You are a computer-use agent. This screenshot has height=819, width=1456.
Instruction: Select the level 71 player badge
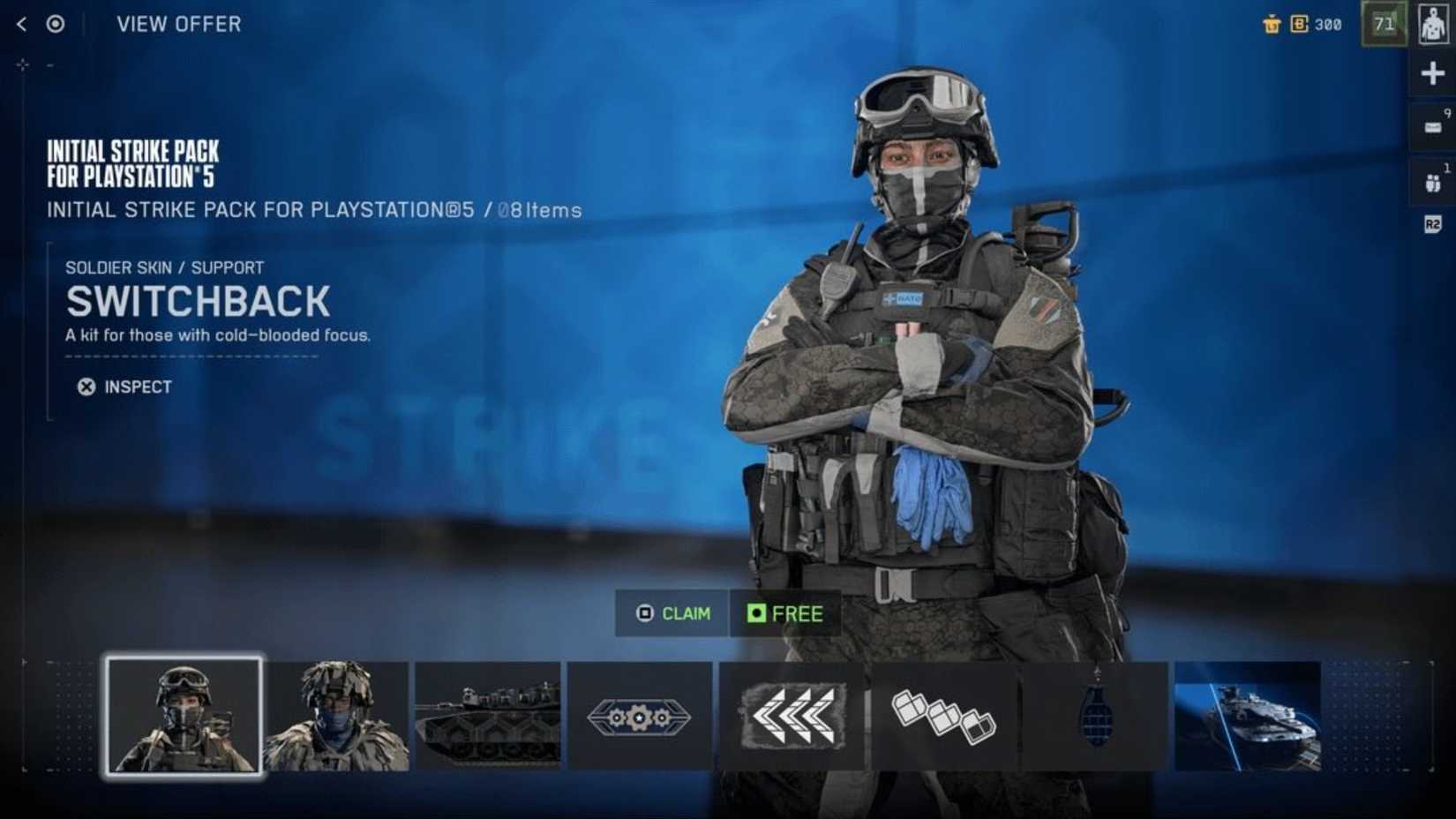coord(1385,24)
